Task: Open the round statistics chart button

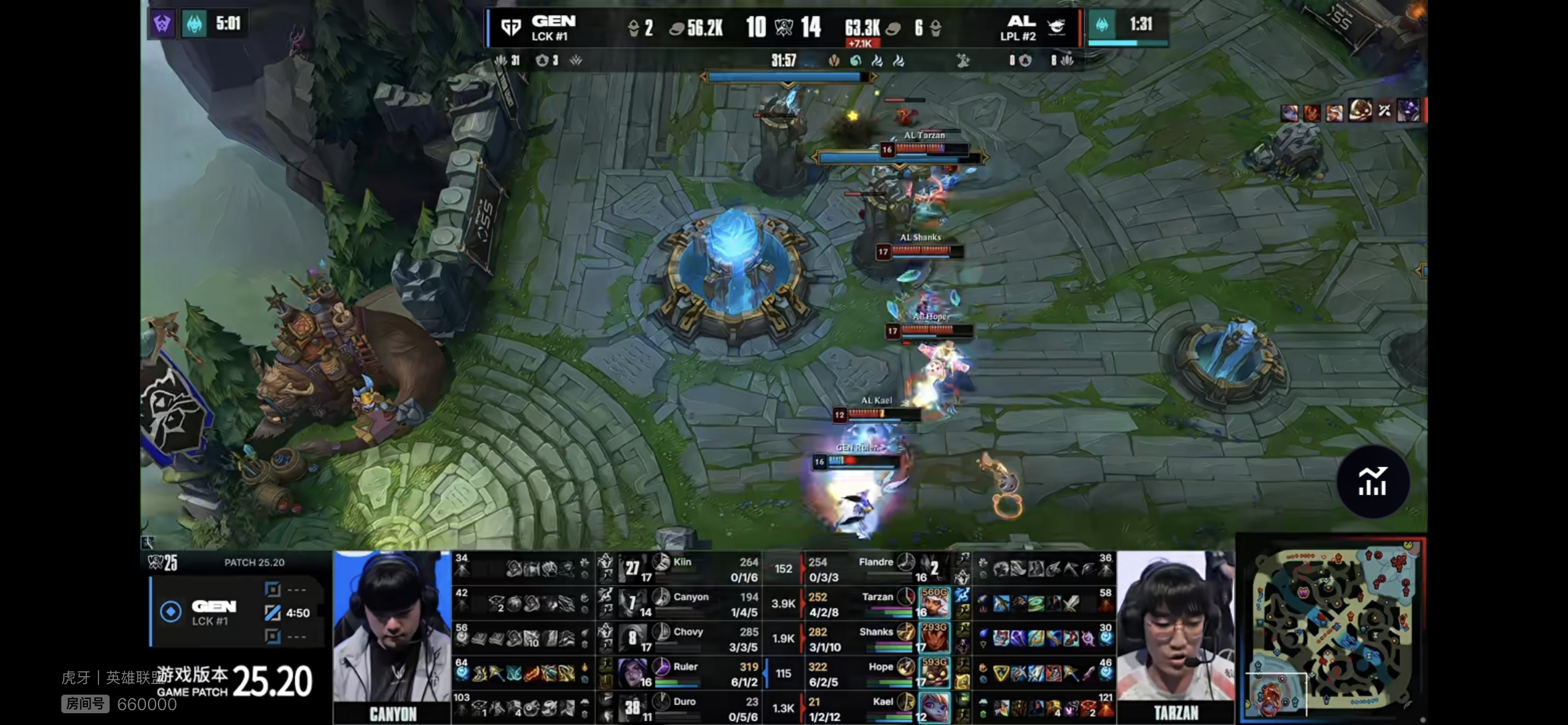Action: click(1373, 481)
